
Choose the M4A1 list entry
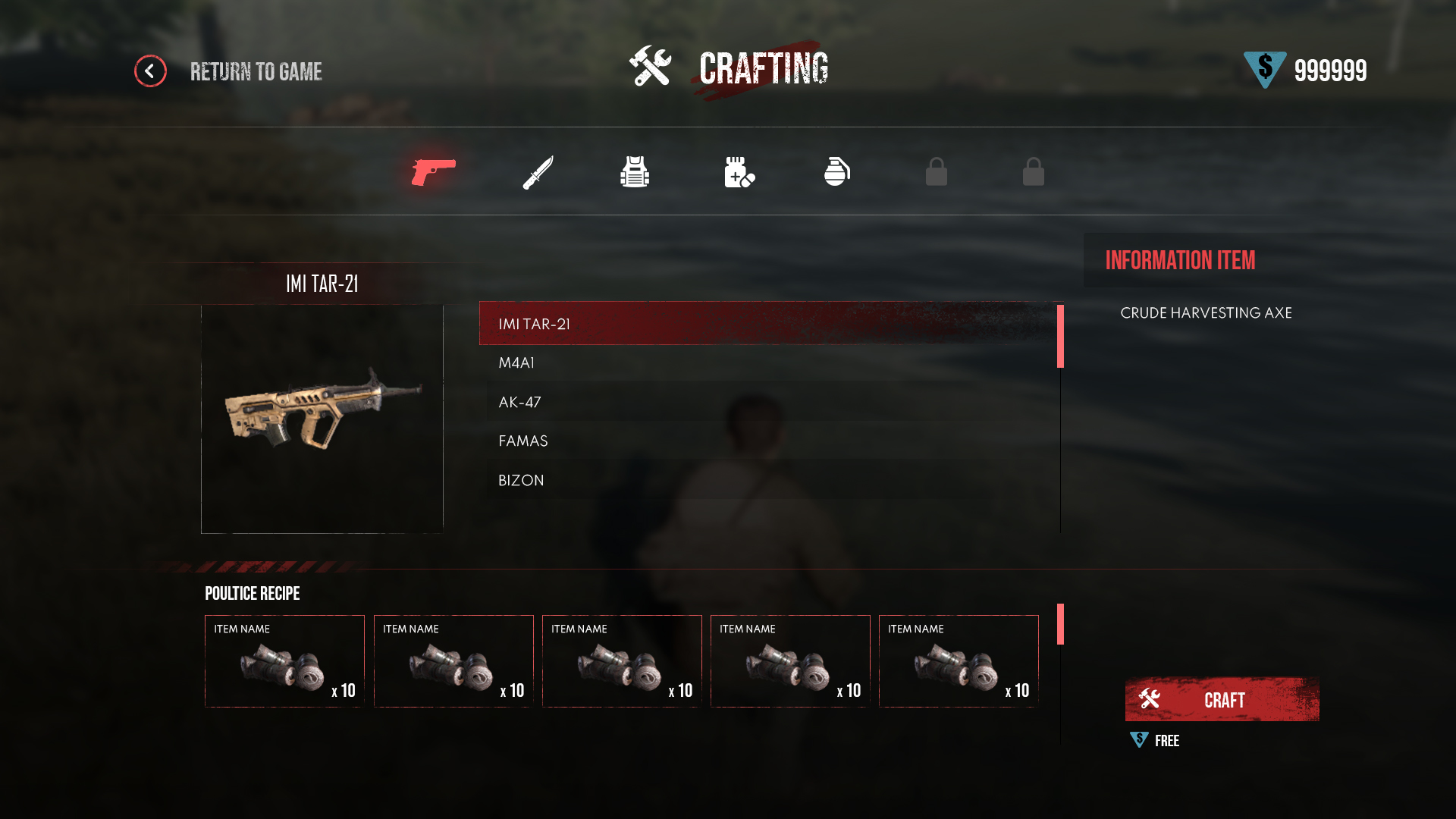[766, 363]
